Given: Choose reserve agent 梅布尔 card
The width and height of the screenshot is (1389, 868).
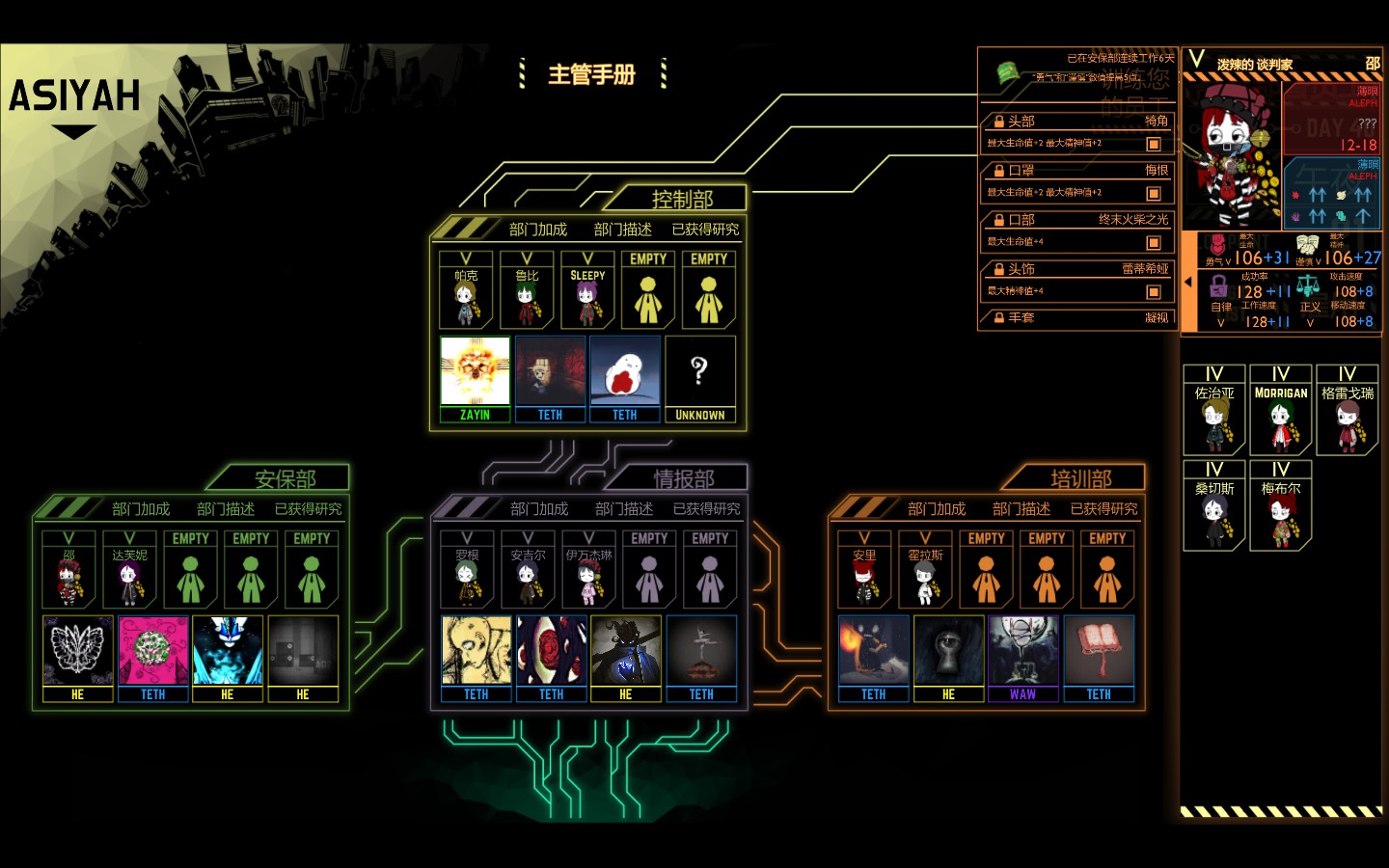Looking at the screenshot, I should pos(1280,505).
